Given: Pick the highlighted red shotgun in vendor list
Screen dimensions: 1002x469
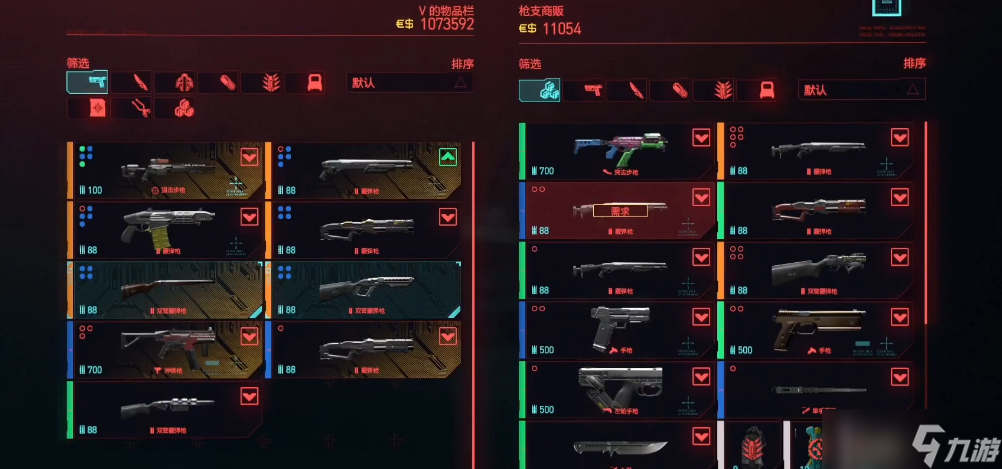Looking at the screenshot, I should tap(620, 210).
